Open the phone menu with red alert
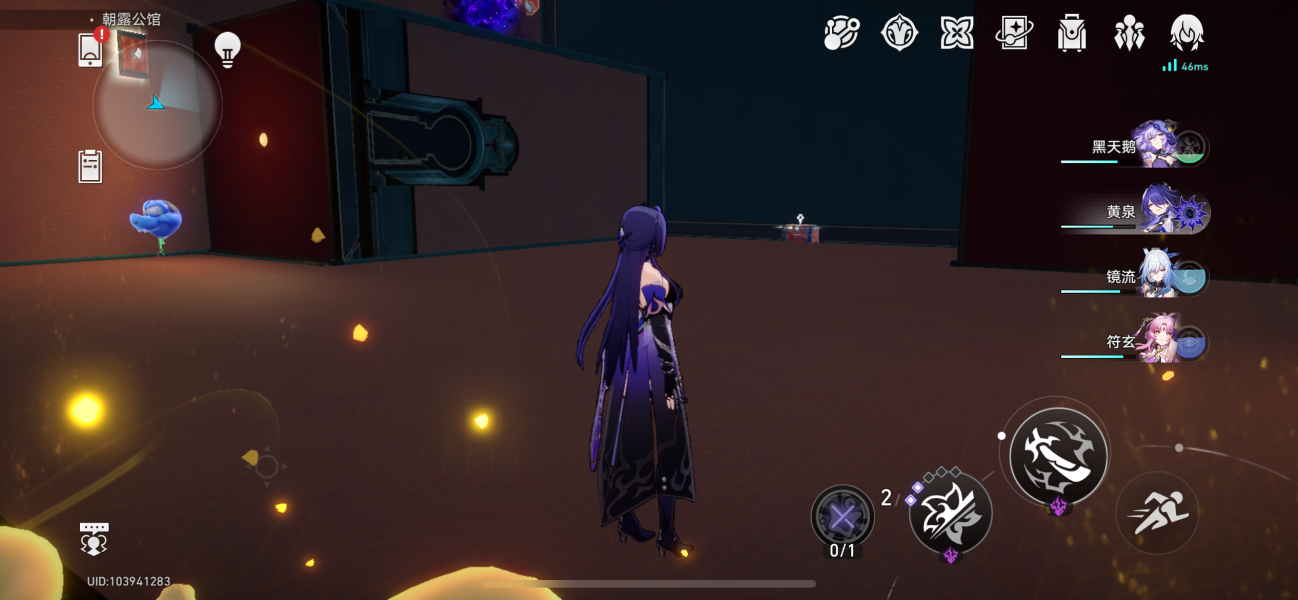1298x600 pixels. click(x=90, y=49)
